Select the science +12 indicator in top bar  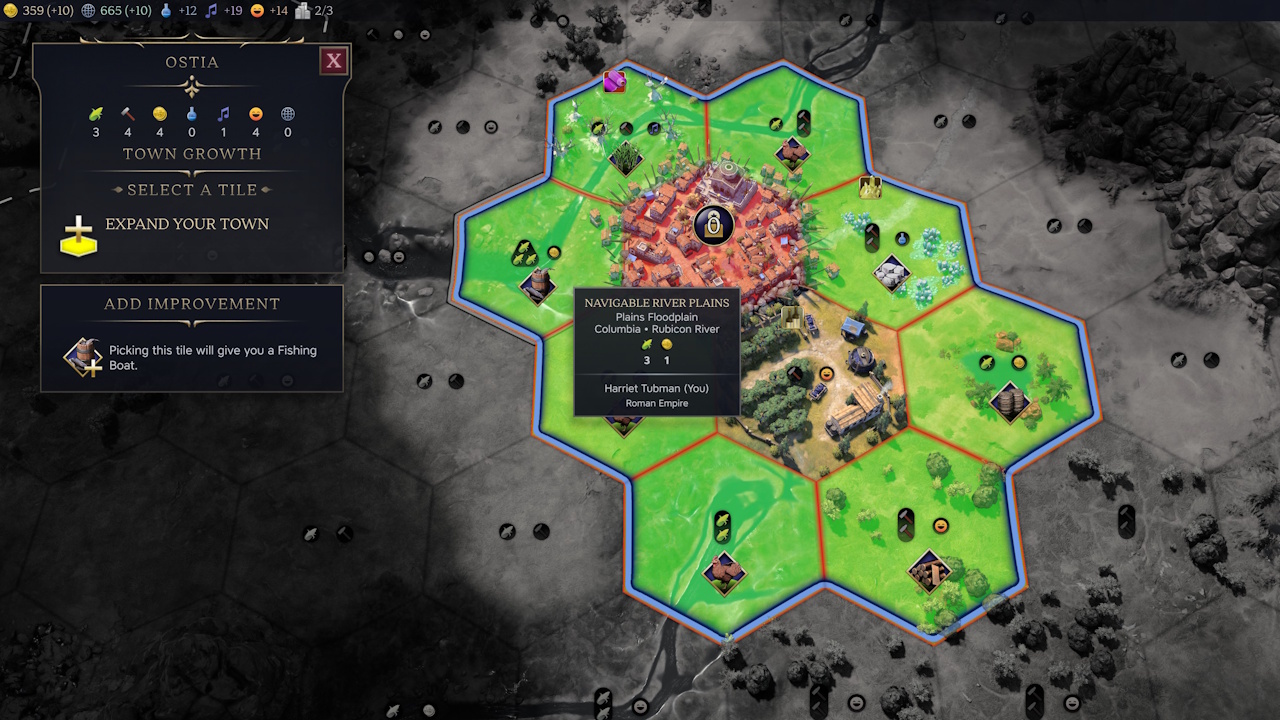[176, 10]
